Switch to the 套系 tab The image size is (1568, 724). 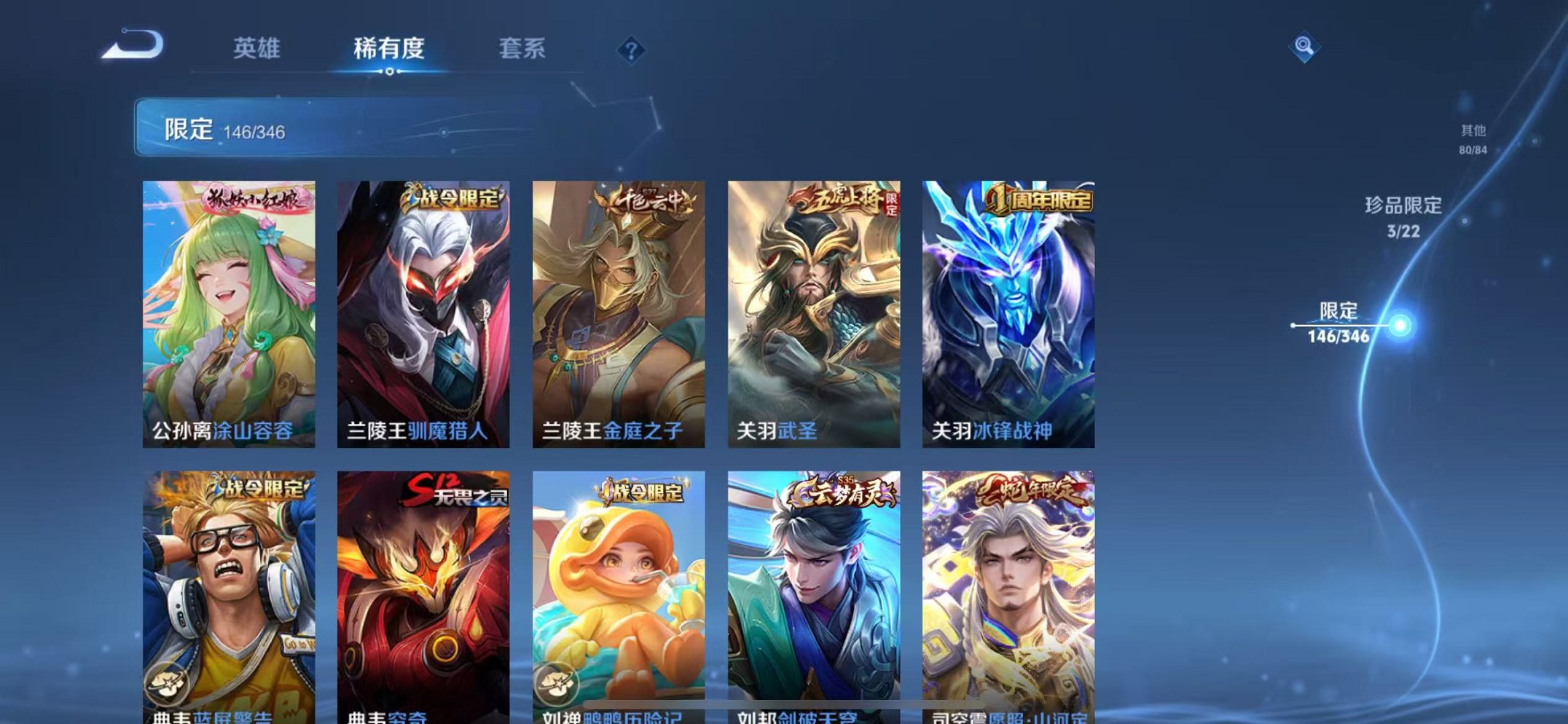pos(523,50)
